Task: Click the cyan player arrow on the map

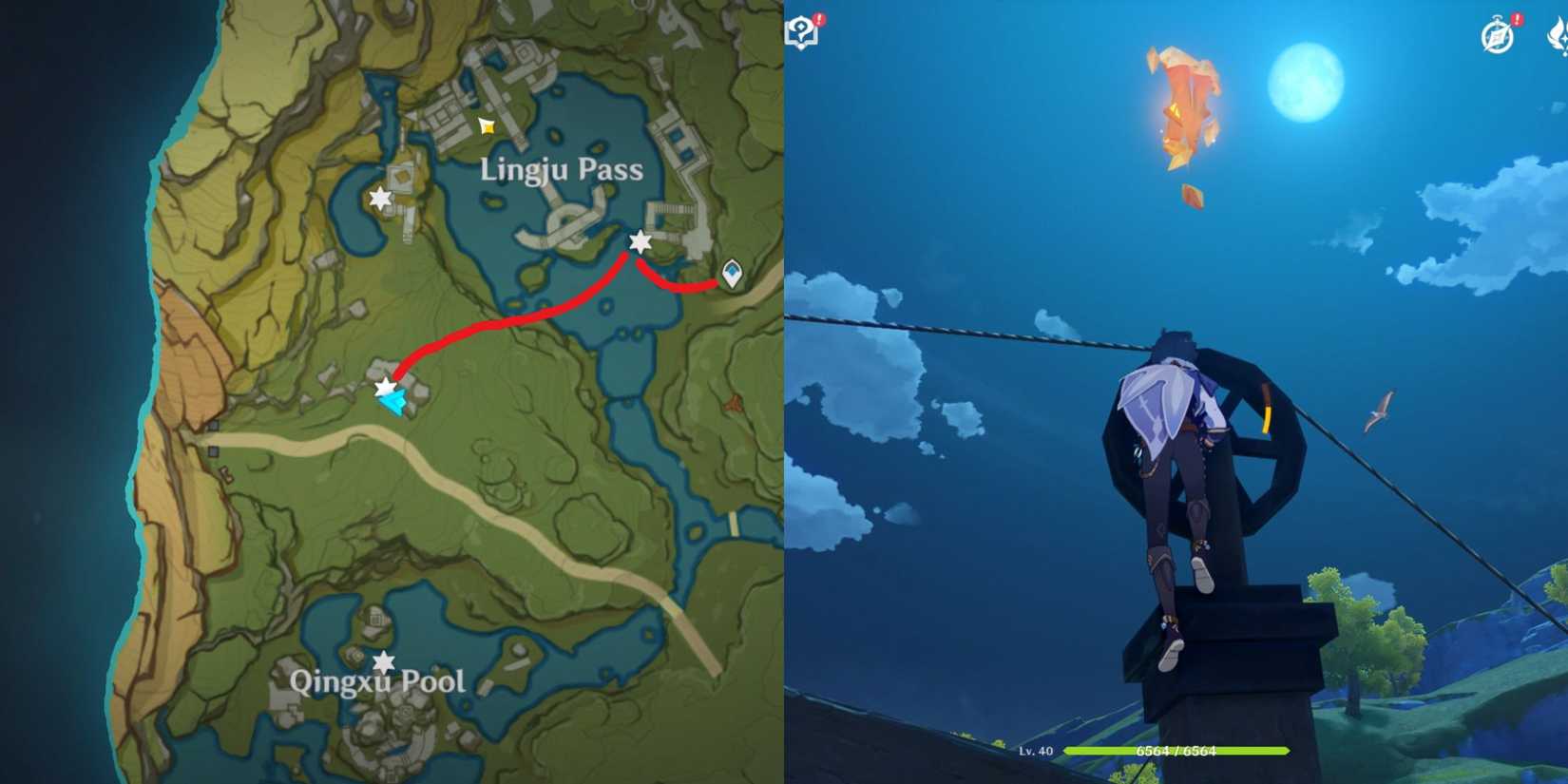Action: [x=392, y=402]
